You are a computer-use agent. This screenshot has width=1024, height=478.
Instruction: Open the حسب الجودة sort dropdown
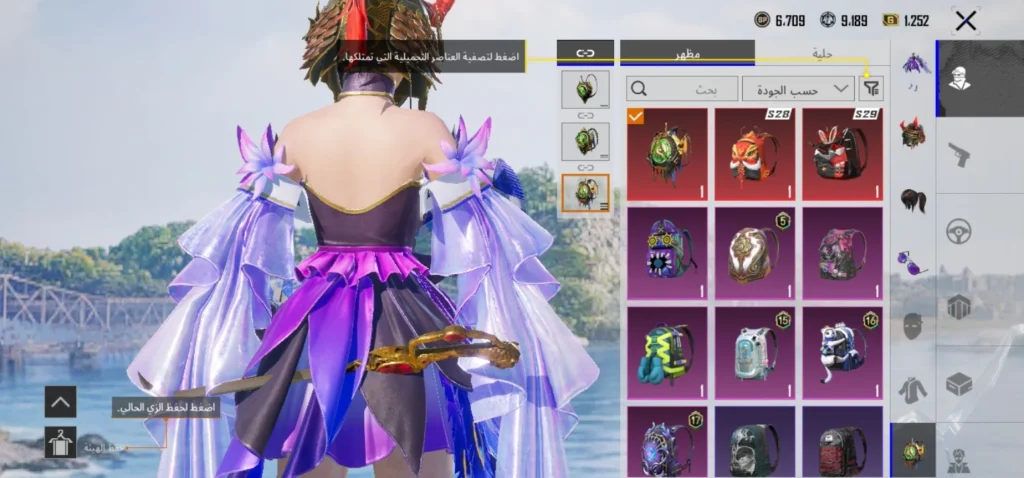coord(797,89)
